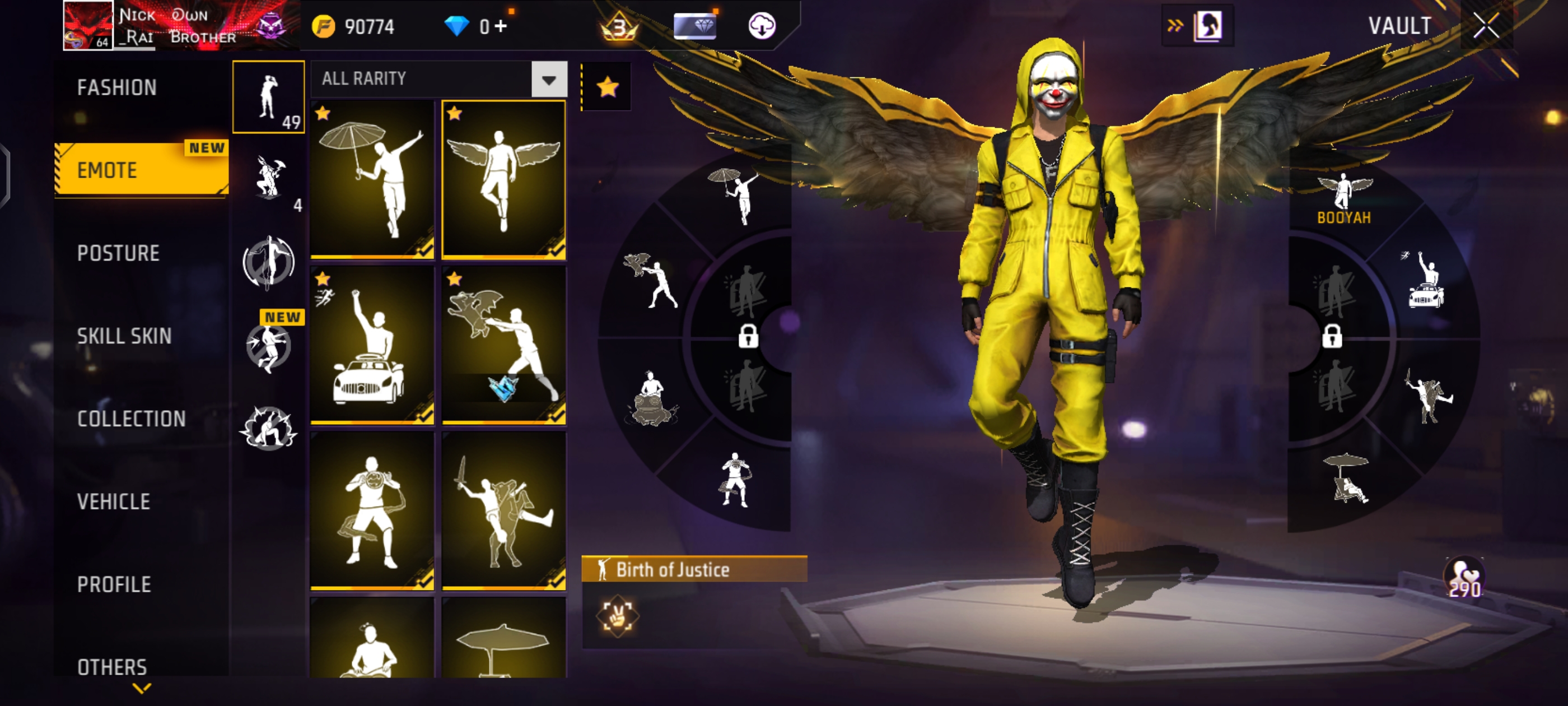The image size is (1568, 706).
Task: Choose the Others category
Action: 113,666
